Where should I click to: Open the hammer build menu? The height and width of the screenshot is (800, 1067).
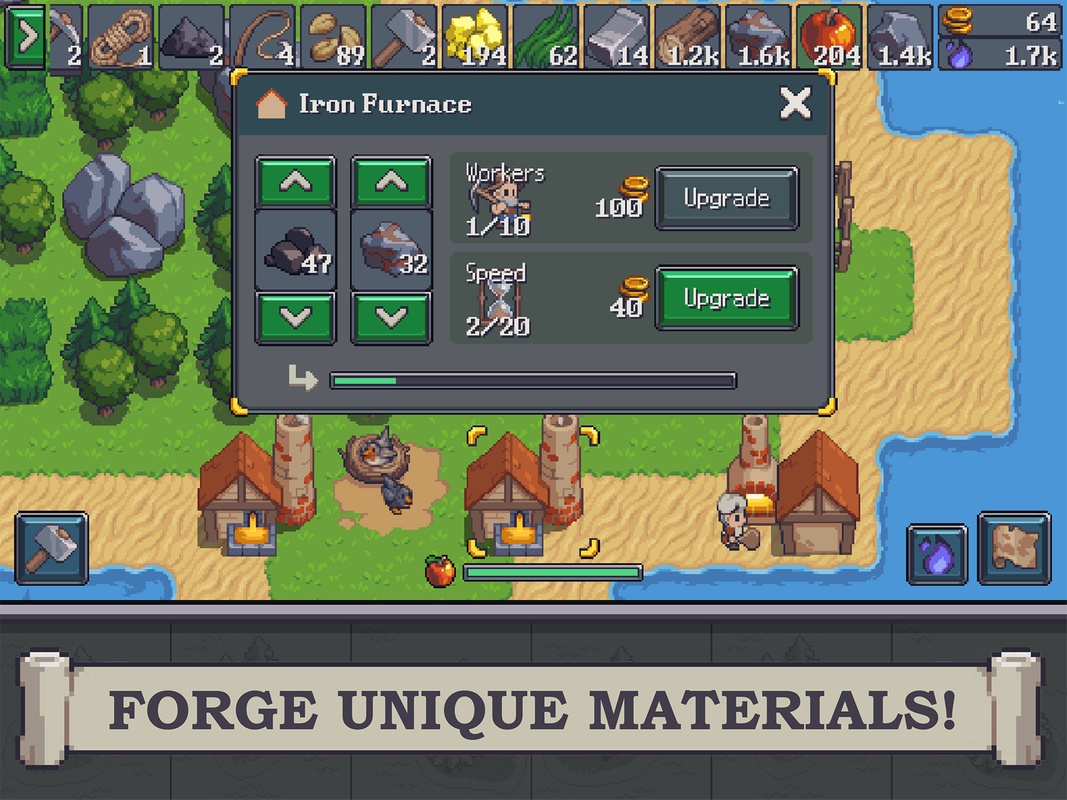[x=51, y=548]
